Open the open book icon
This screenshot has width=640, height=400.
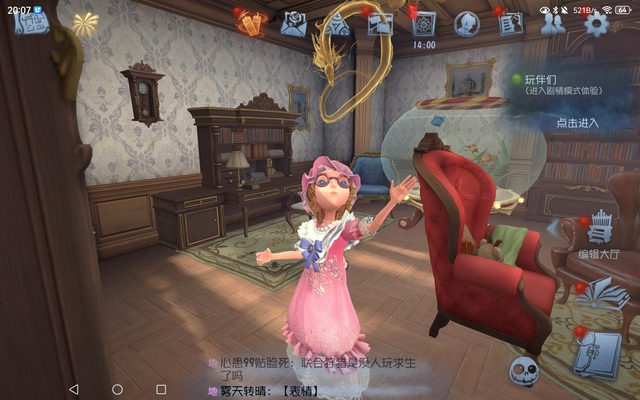pos(602,293)
